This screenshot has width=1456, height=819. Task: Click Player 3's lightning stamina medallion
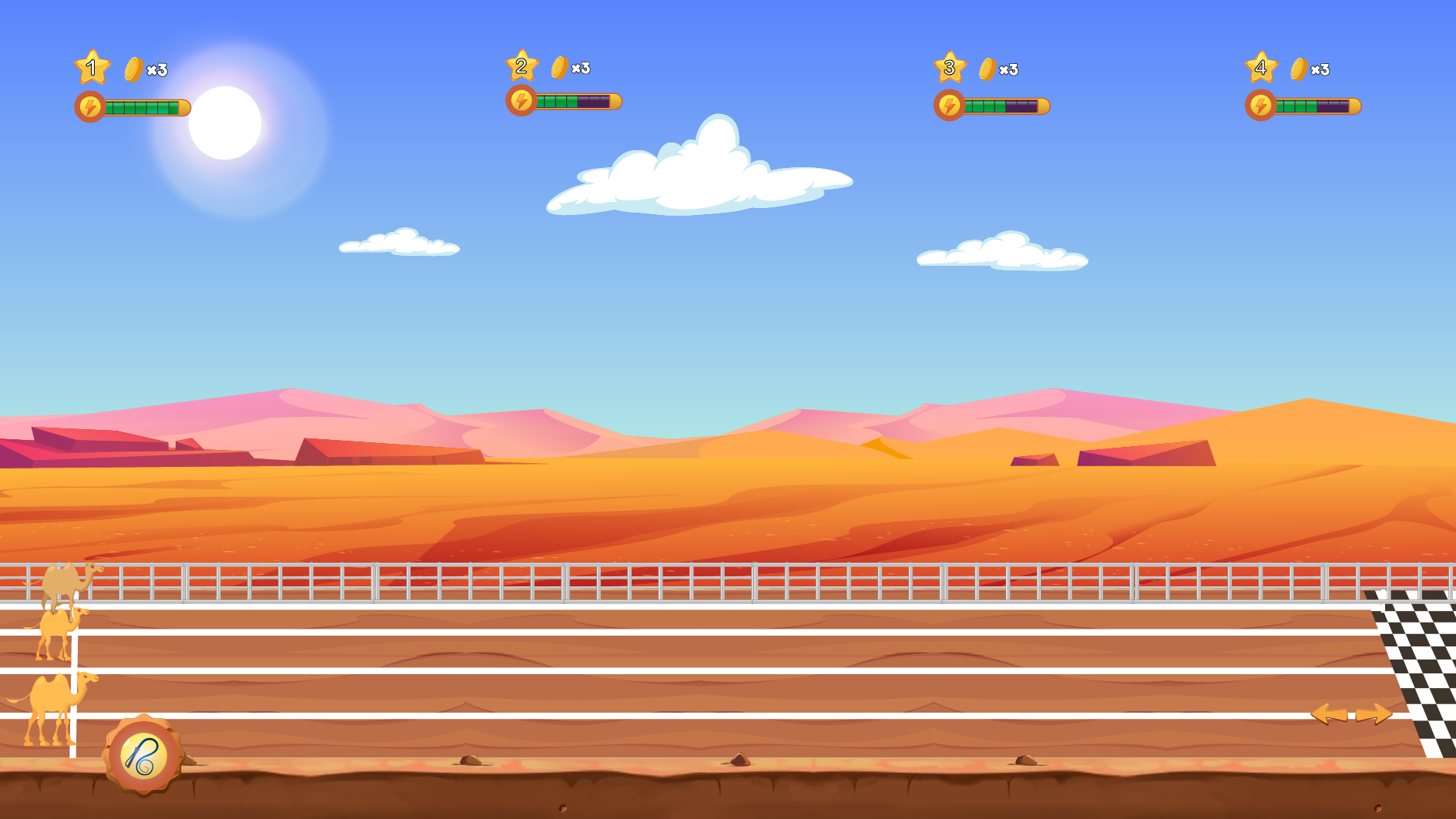950,106
